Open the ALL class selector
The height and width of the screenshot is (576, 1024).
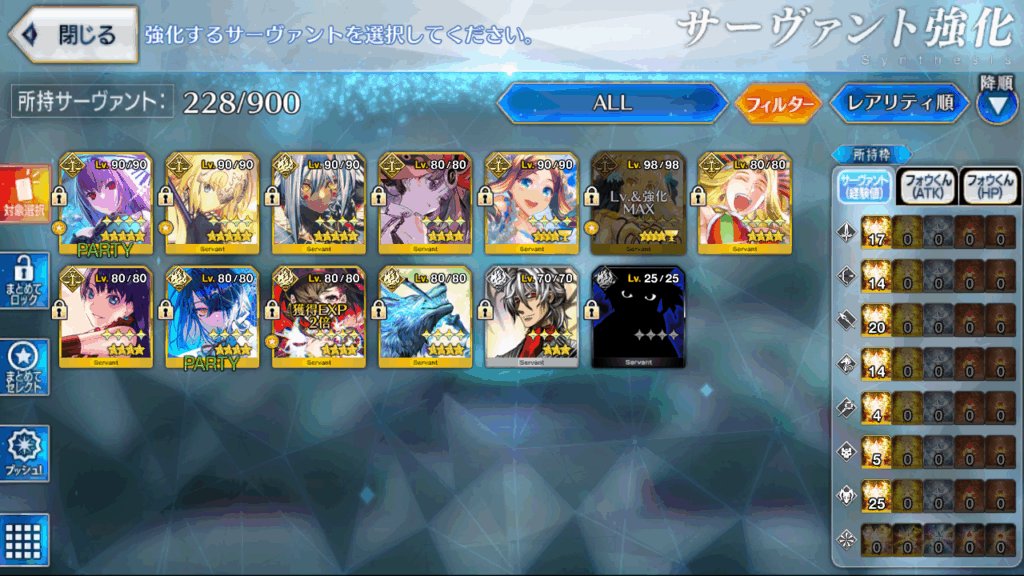pyautogui.click(x=612, y=103)
